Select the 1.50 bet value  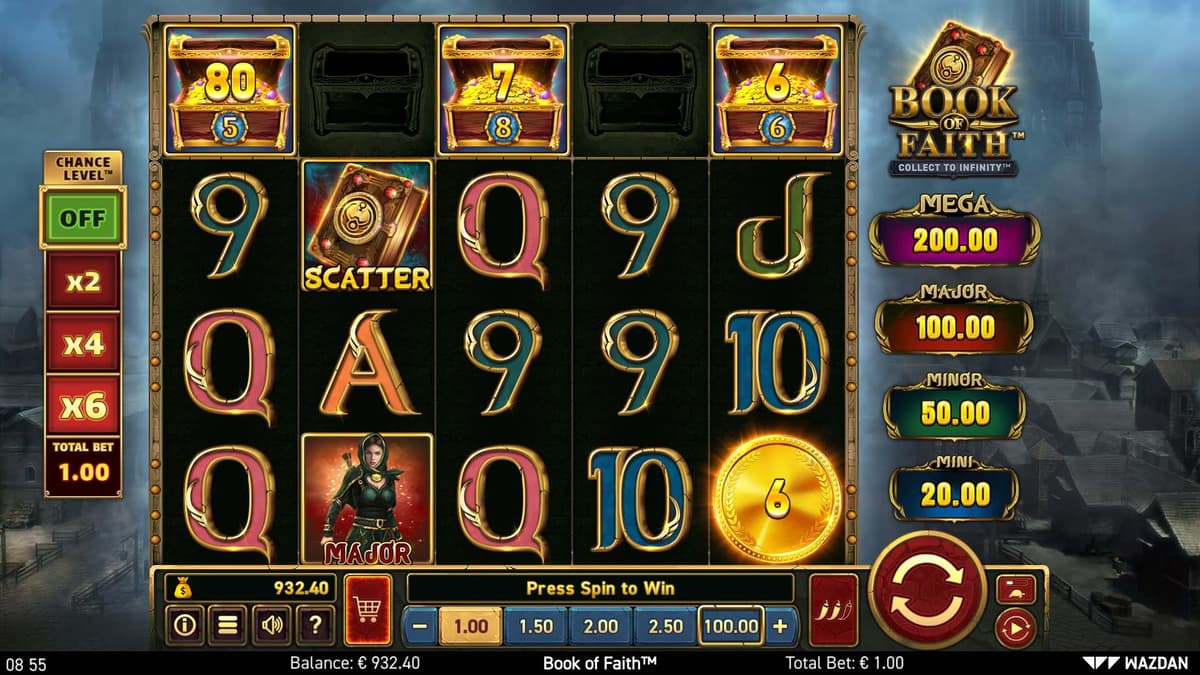(536, 627)
